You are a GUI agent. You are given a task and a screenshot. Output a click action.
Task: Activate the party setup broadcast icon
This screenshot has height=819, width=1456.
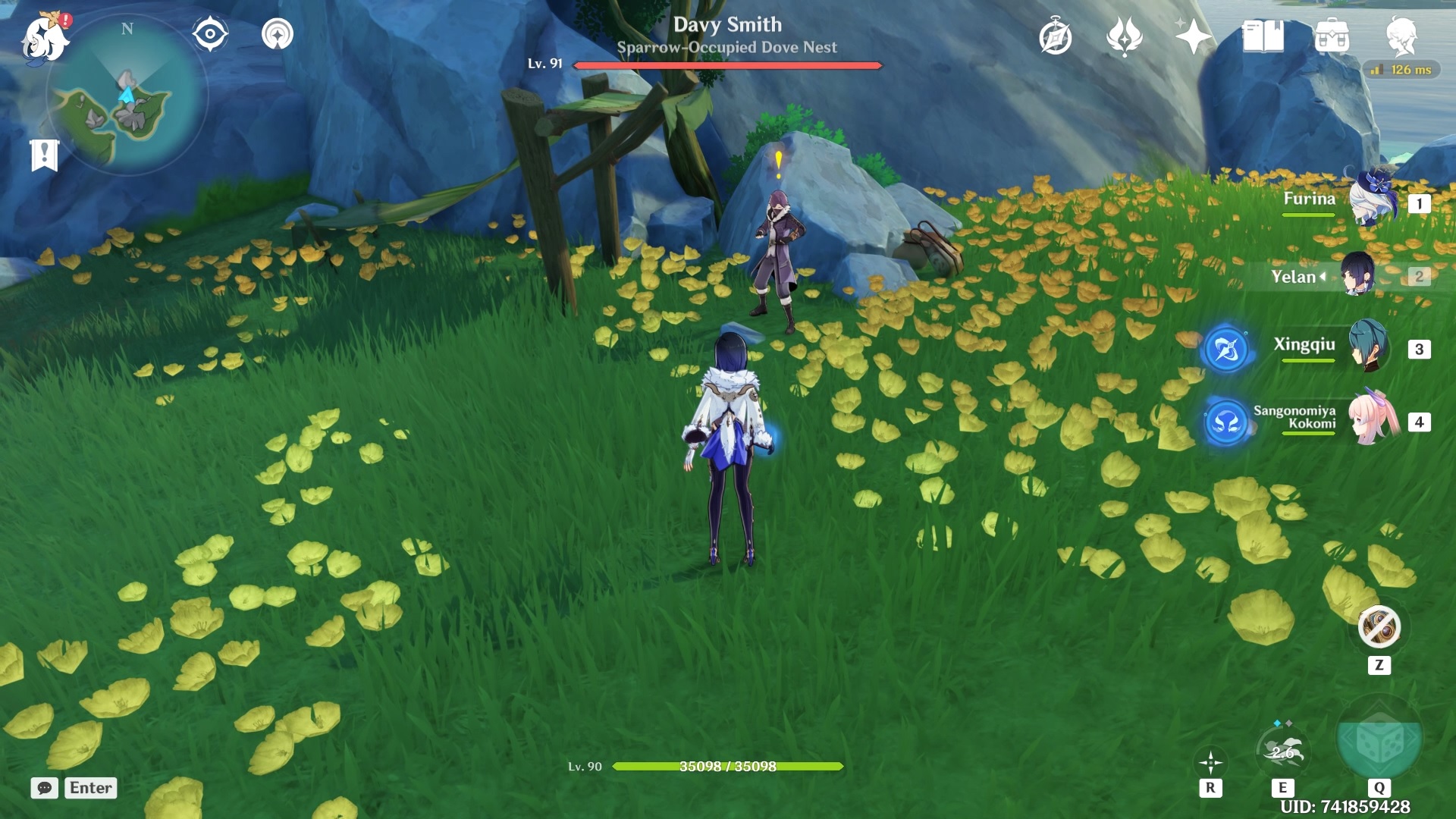click(279, 33)
